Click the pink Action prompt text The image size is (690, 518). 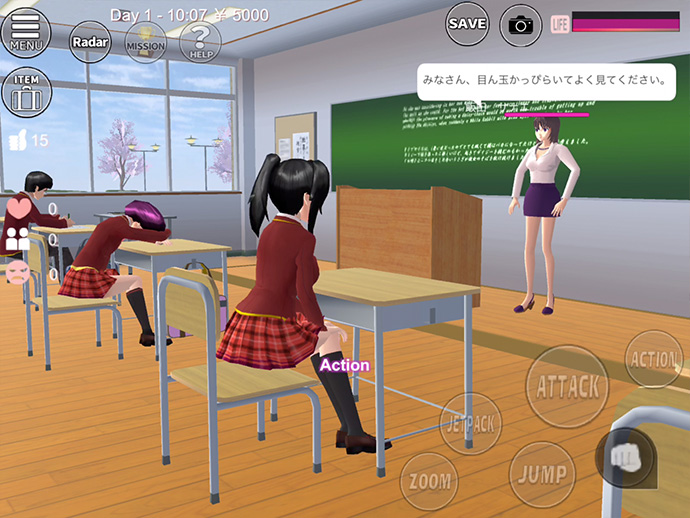(x=344, y=365)
